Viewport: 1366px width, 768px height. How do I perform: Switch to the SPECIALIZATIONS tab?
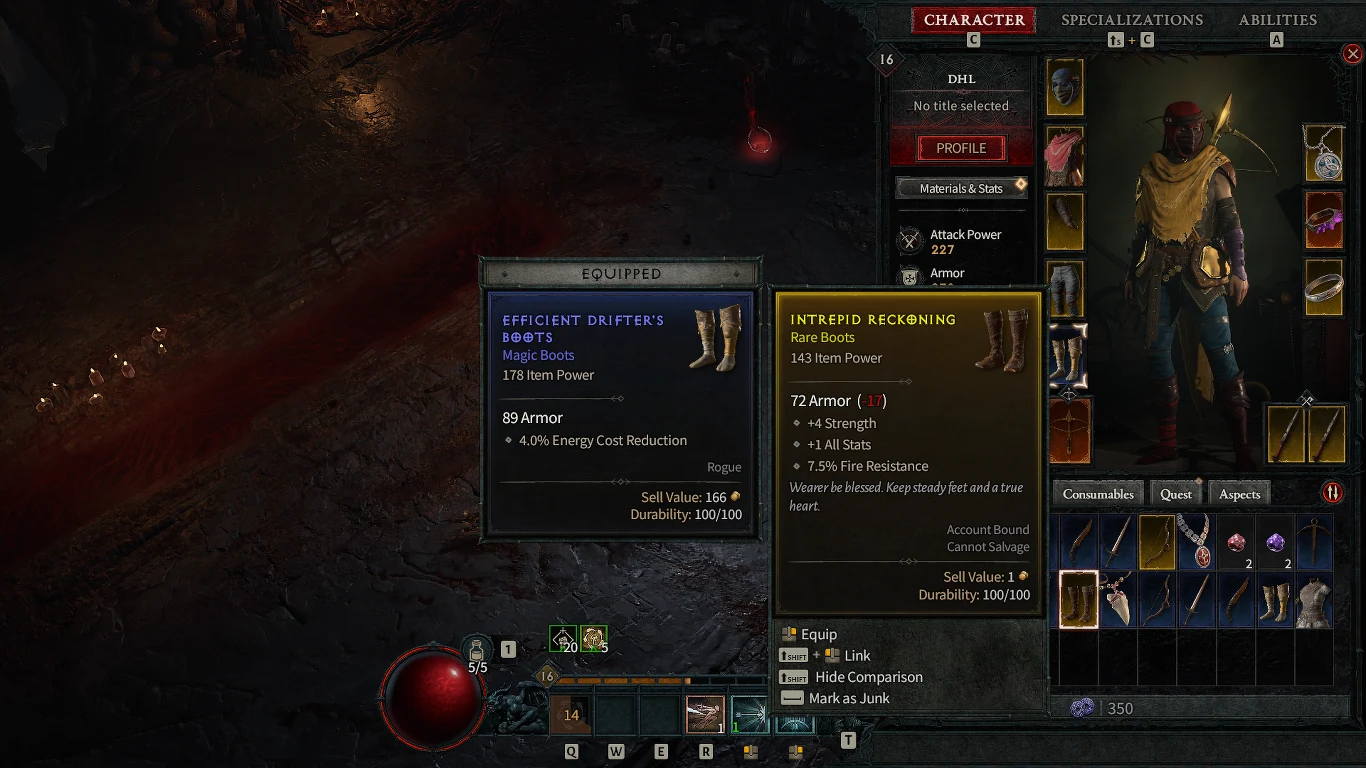click(x=1132, y=20)
